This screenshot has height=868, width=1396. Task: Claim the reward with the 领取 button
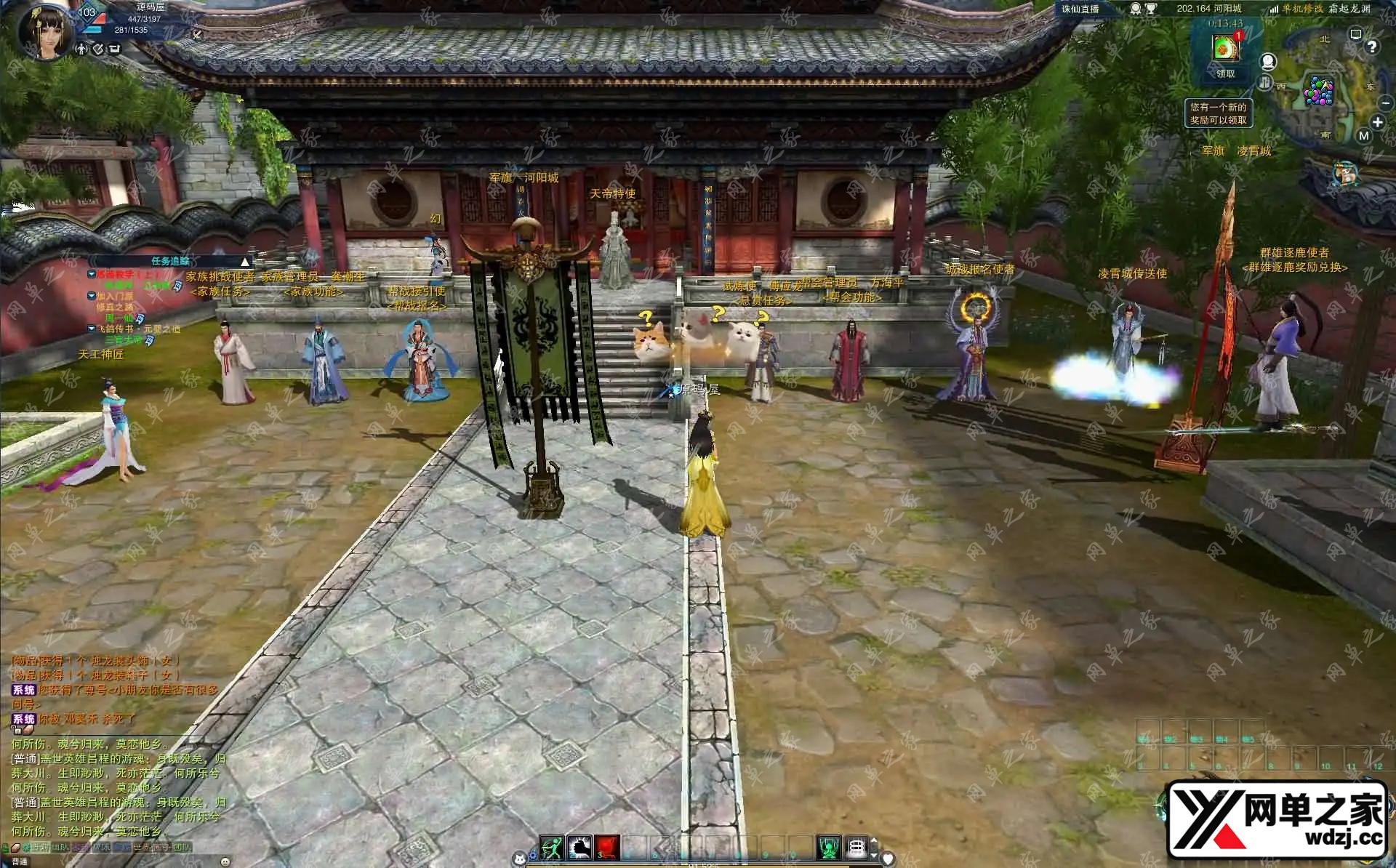tap(1225, 73)
